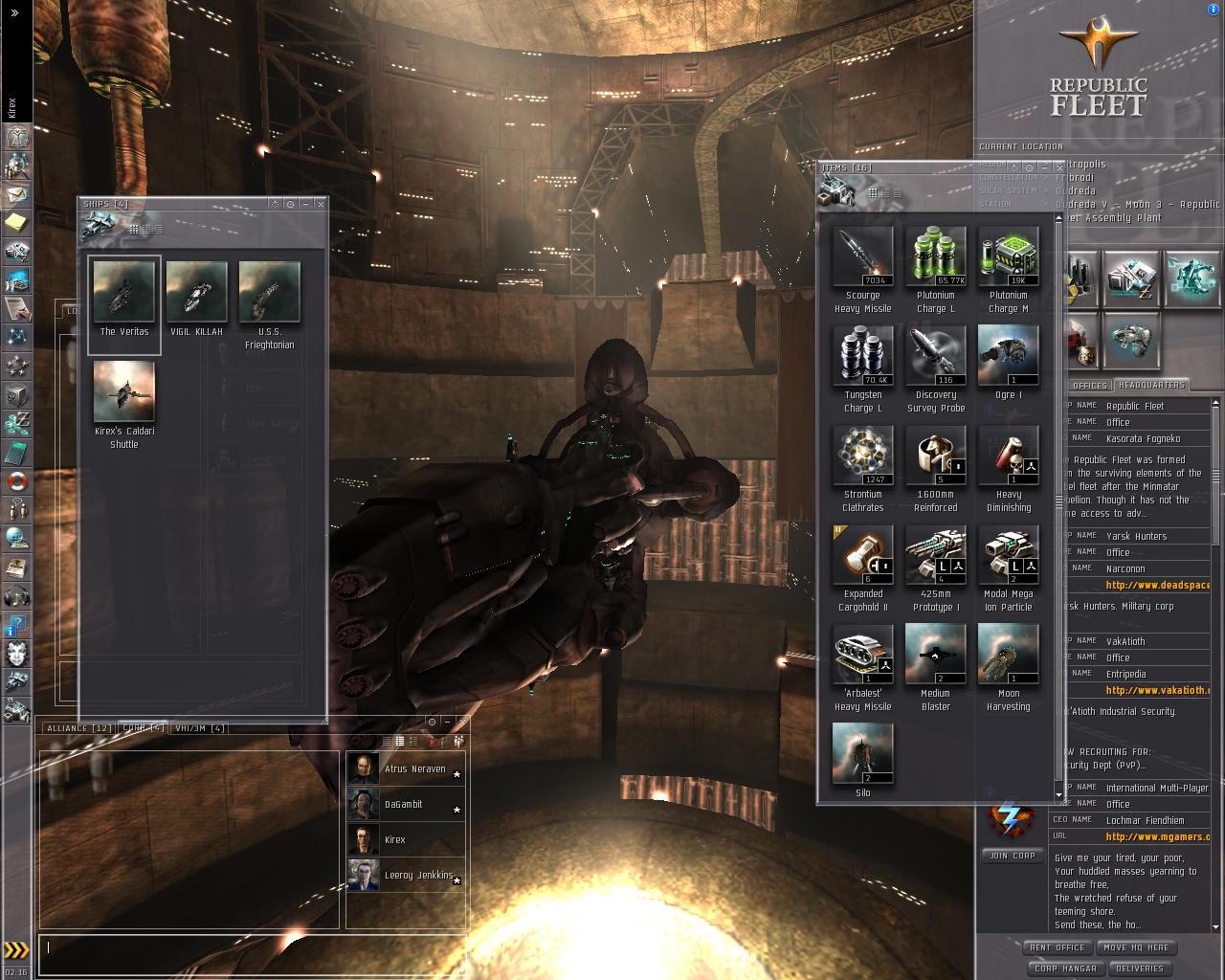Click the Join Corp button
The image size is (1225, 980).
pos(1012,856)
